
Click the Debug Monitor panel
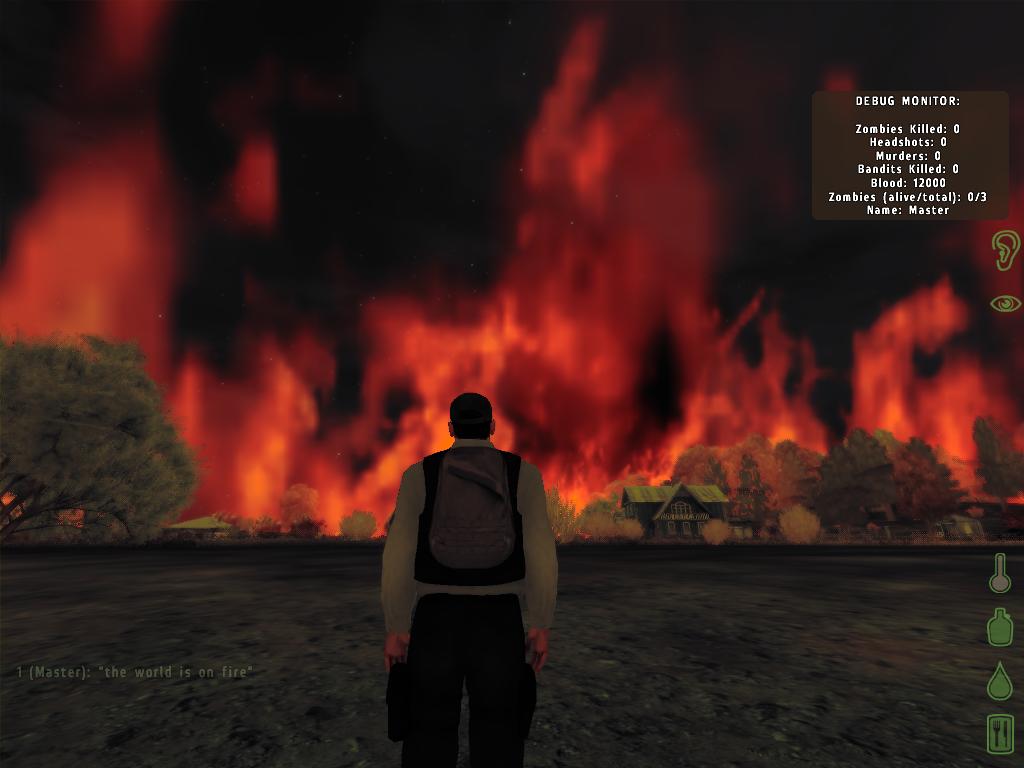[x=909, y=156]
